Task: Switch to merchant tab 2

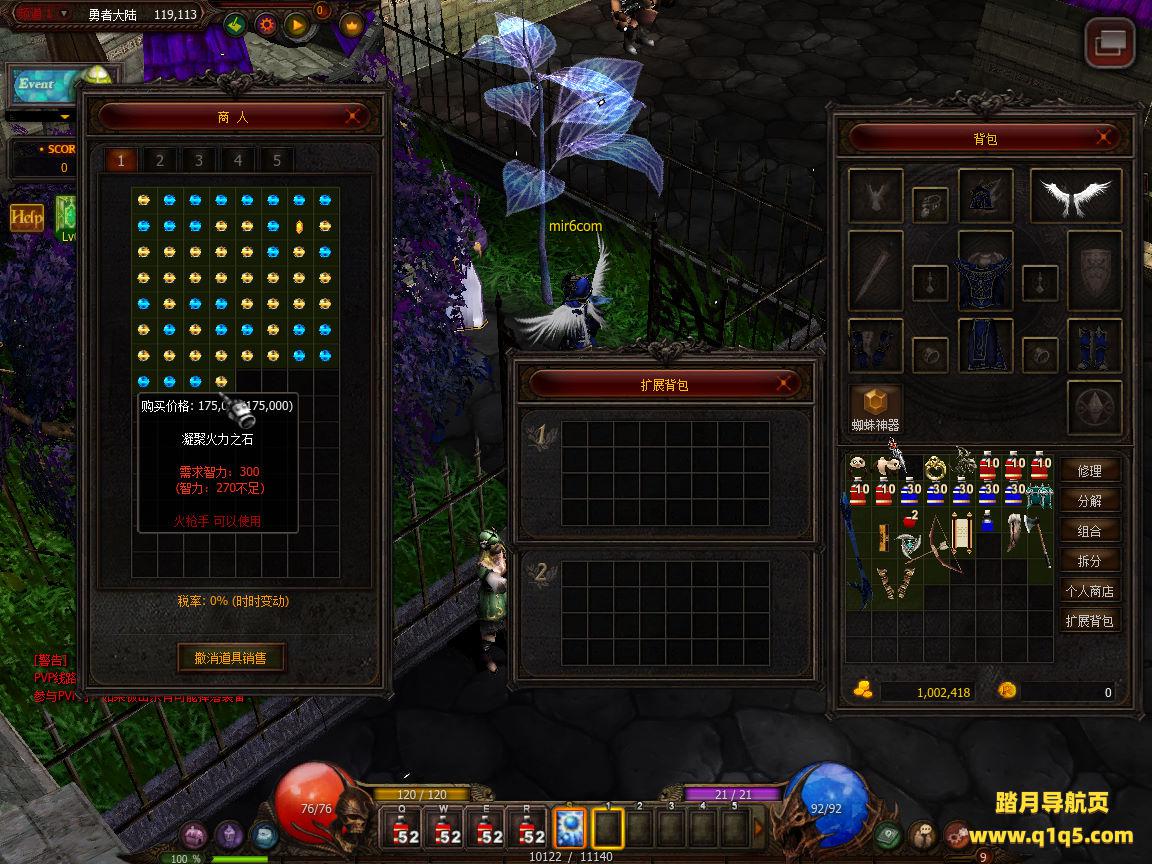Action: tap(159, 160)
